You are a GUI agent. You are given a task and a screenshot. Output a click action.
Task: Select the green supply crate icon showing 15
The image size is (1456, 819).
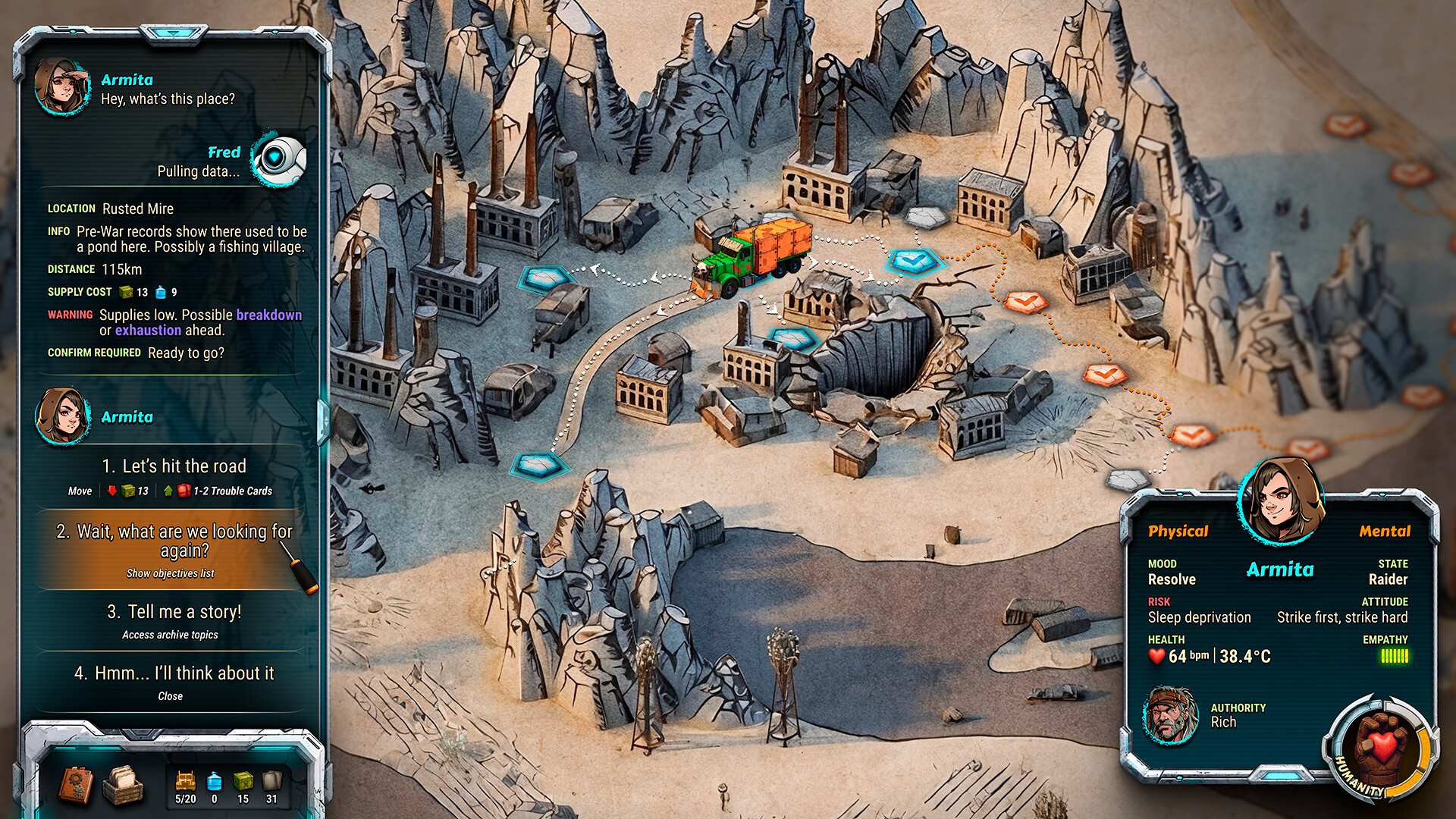[x=243, y=781]
